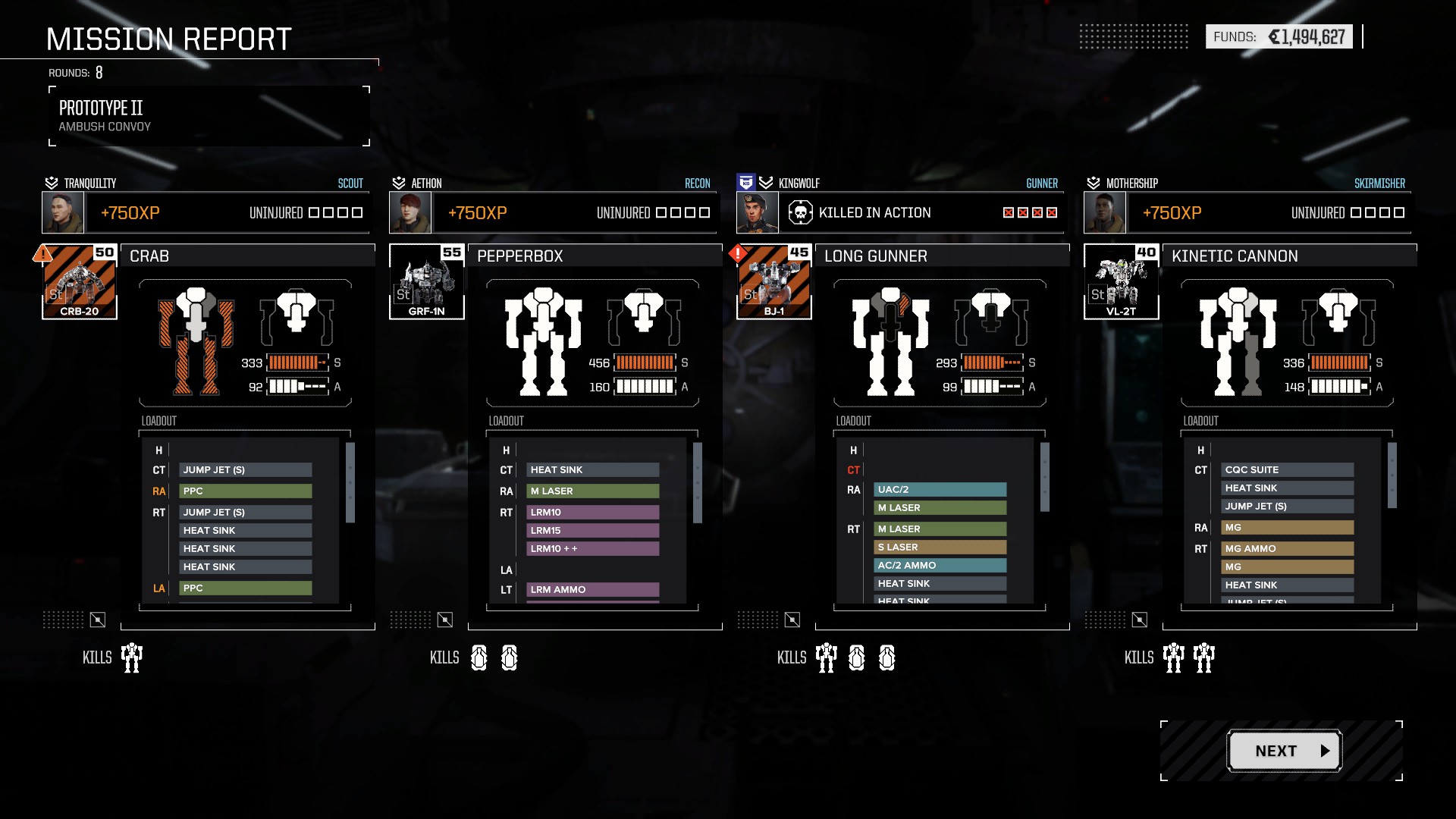Select the GRF-1N Griffin mech thumbnail
Viewport: 1456px width, 819px height.
[427, 281]
